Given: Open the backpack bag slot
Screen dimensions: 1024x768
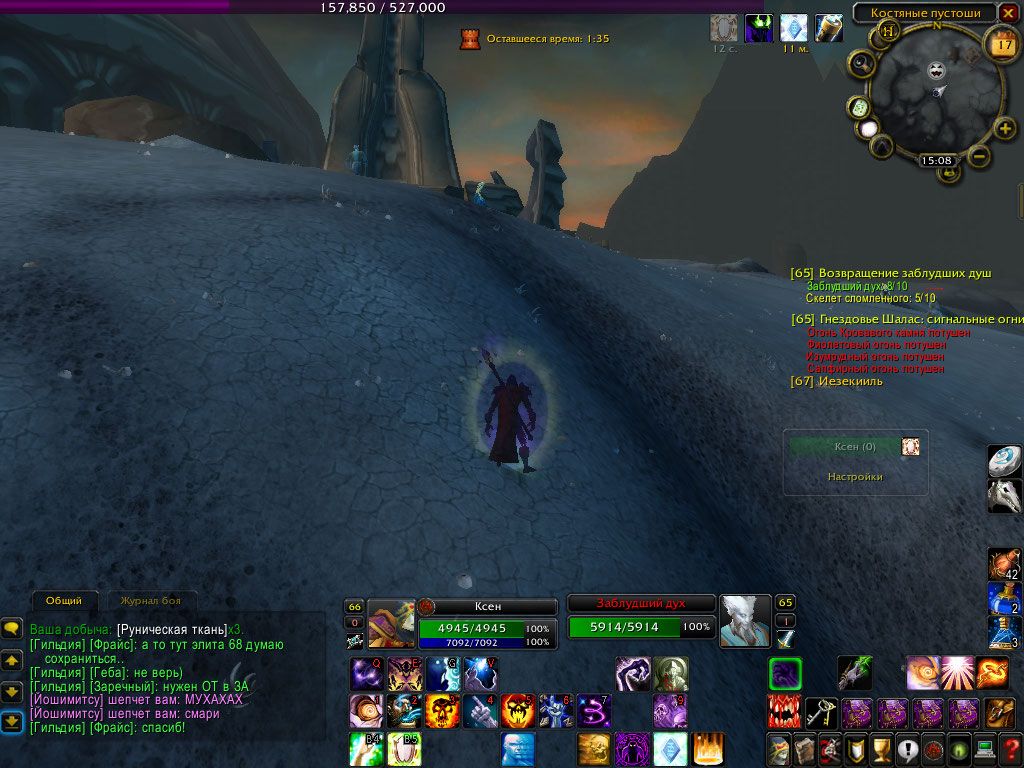Looking at the screenshot, I should pyautogui.click(x=1000, y=713).
